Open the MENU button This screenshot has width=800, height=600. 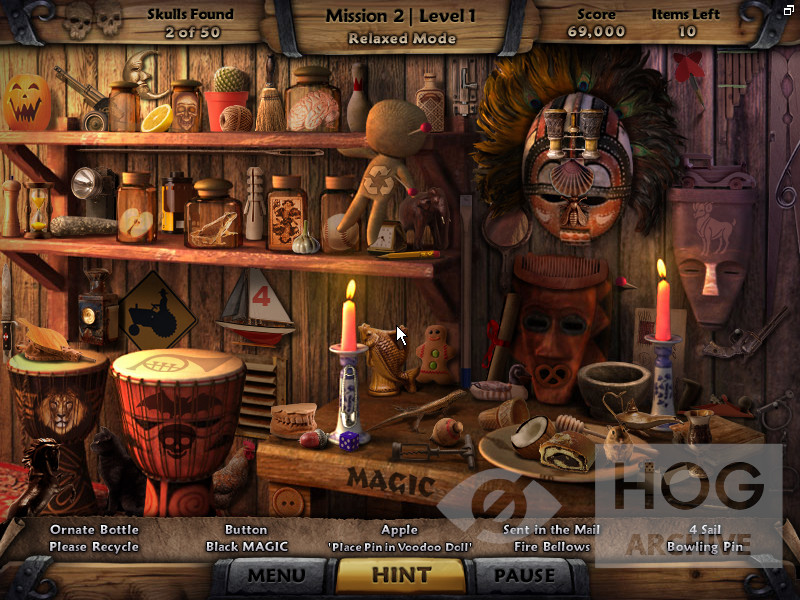(276, 575)
